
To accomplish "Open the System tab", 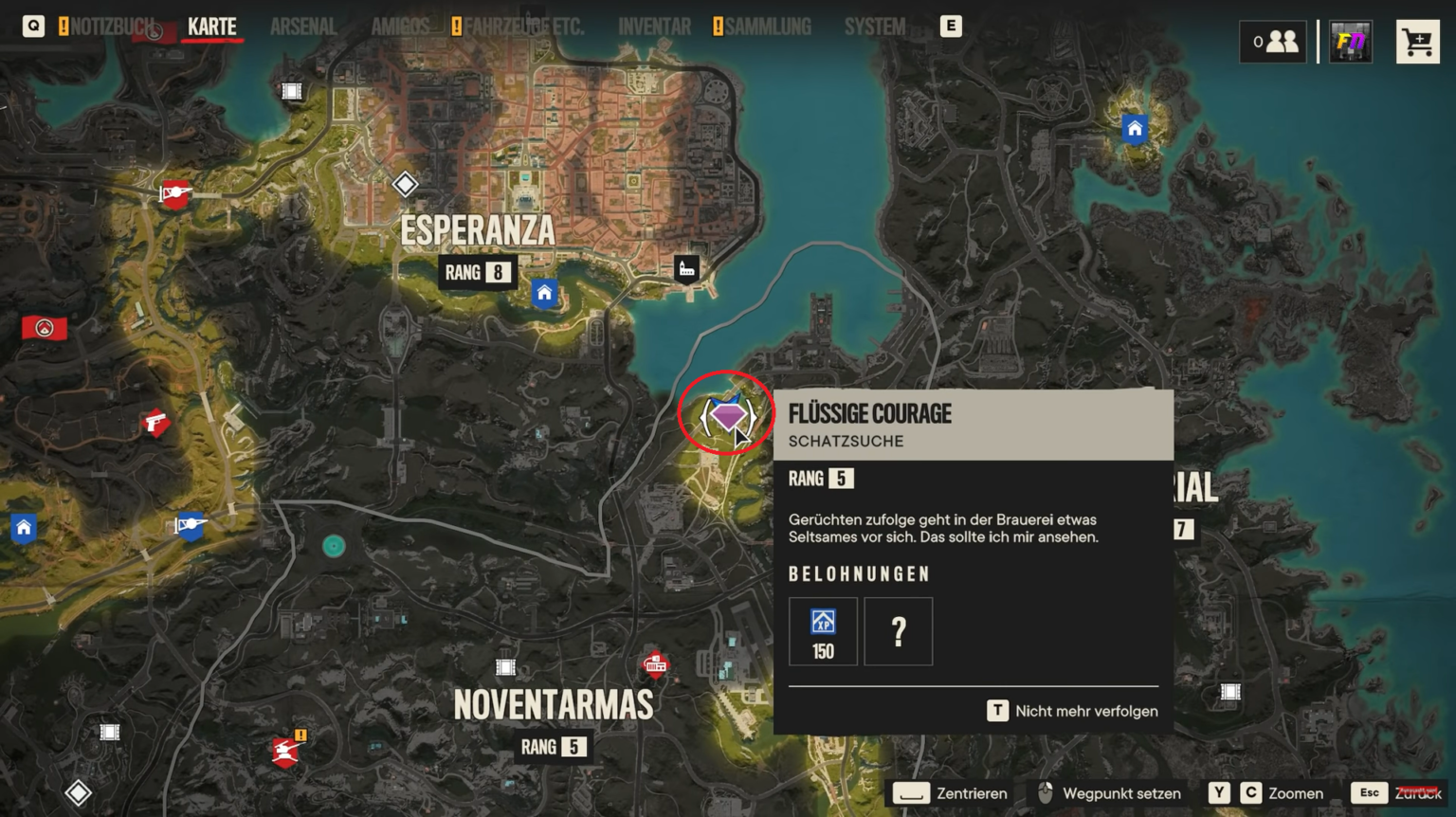I will 874,27.
